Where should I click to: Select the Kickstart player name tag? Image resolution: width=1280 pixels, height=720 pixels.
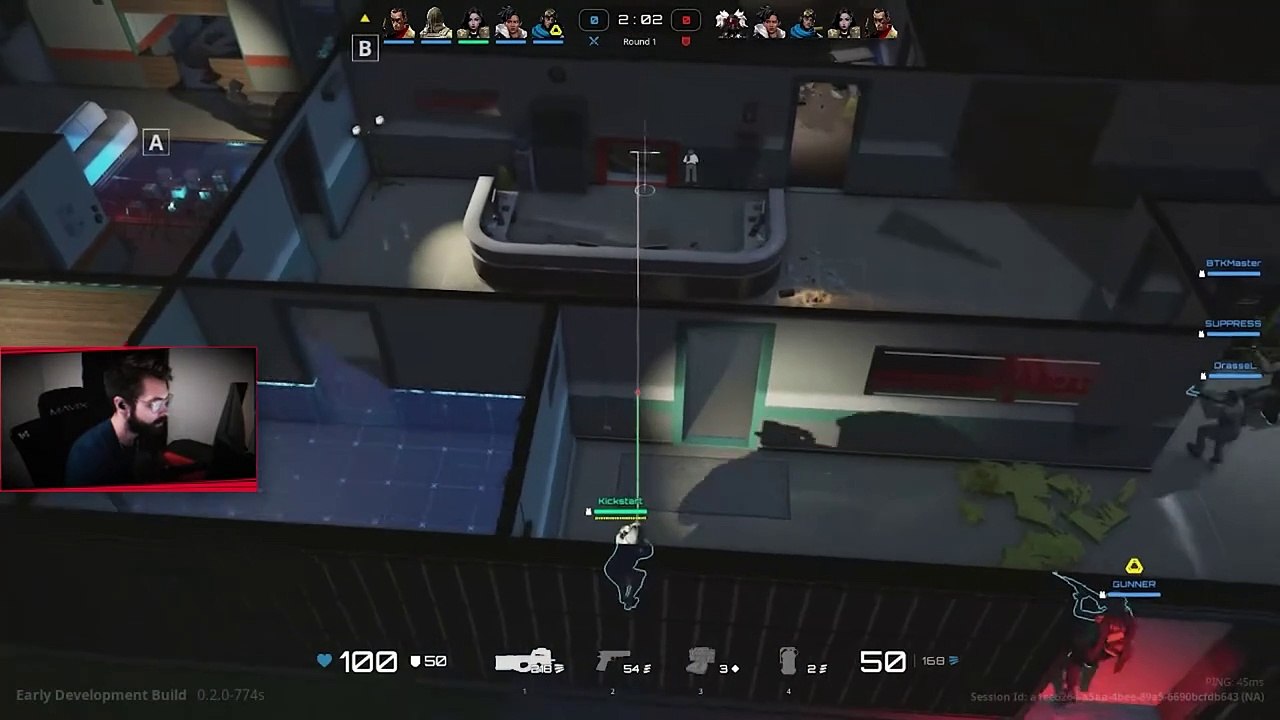620,501
